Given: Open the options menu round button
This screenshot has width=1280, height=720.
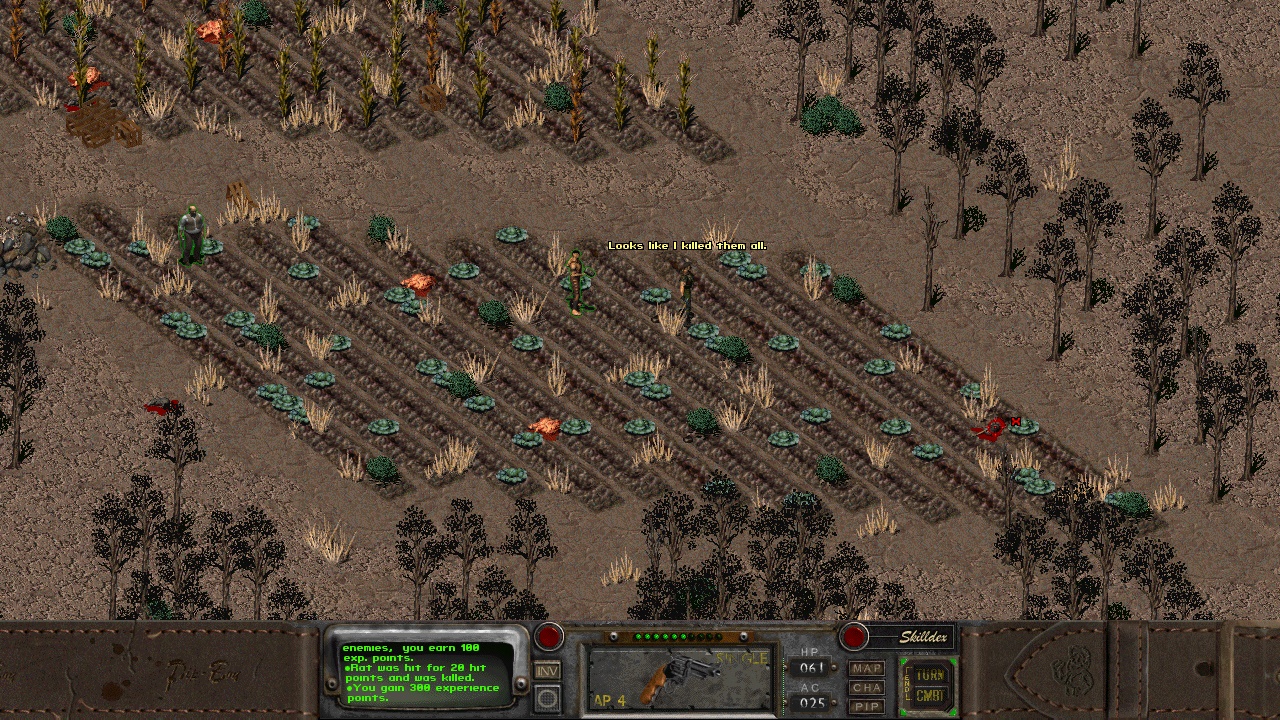Looking at the screenshot, I should point(547,698).
